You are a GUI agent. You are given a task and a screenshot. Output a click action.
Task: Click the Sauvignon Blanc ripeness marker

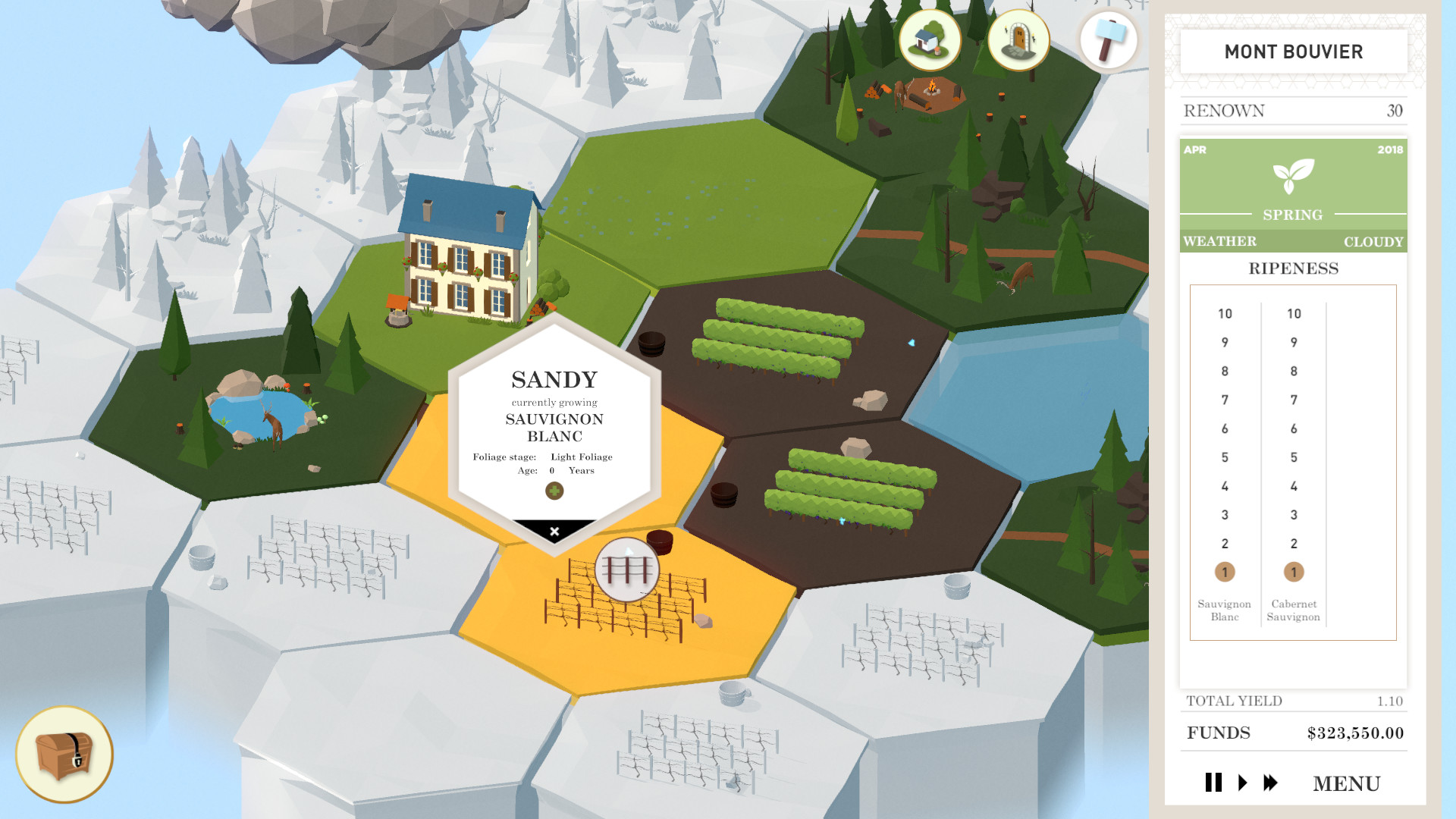coord(1225,570)
